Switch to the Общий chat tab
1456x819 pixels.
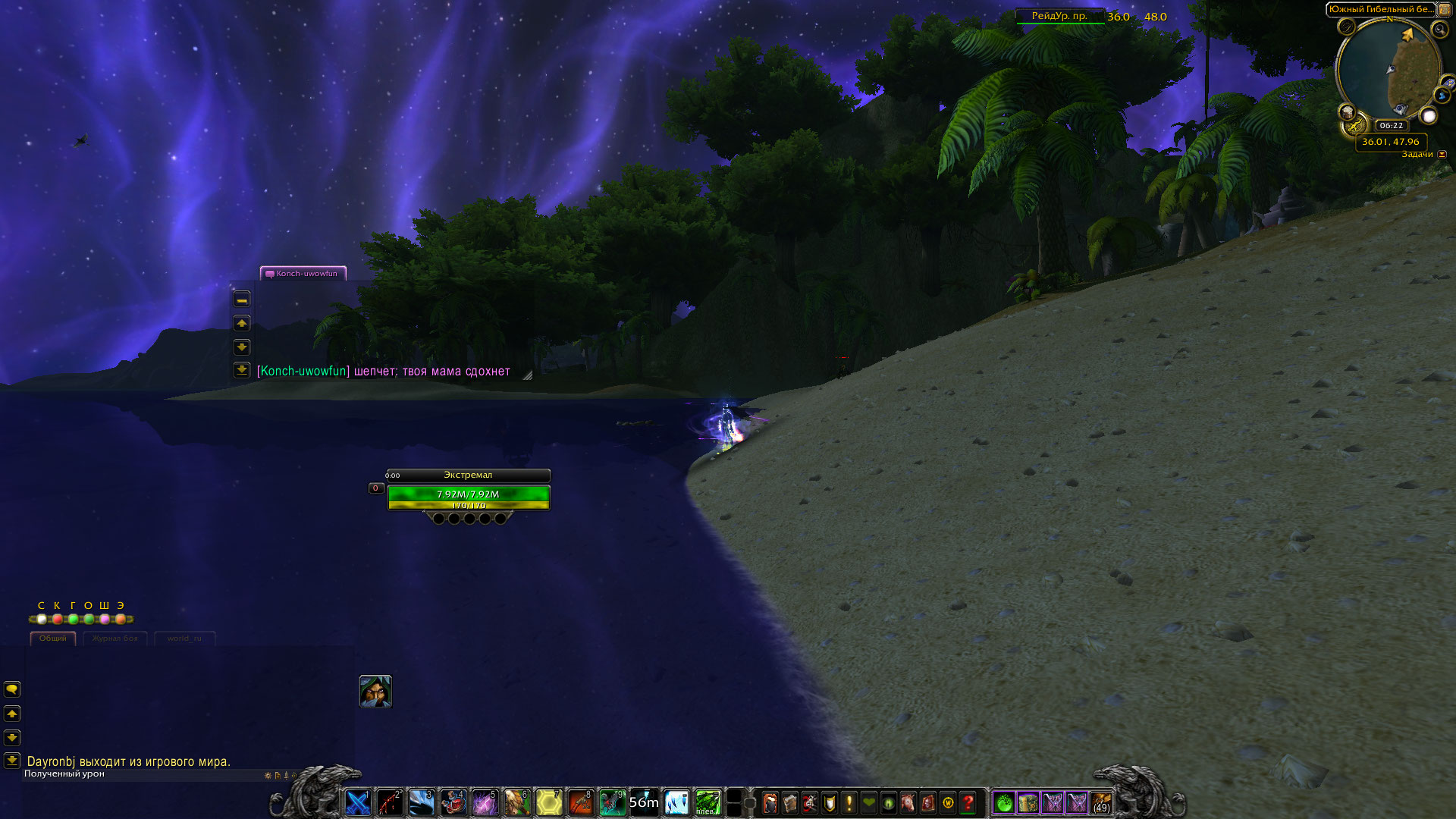(52, 639)
